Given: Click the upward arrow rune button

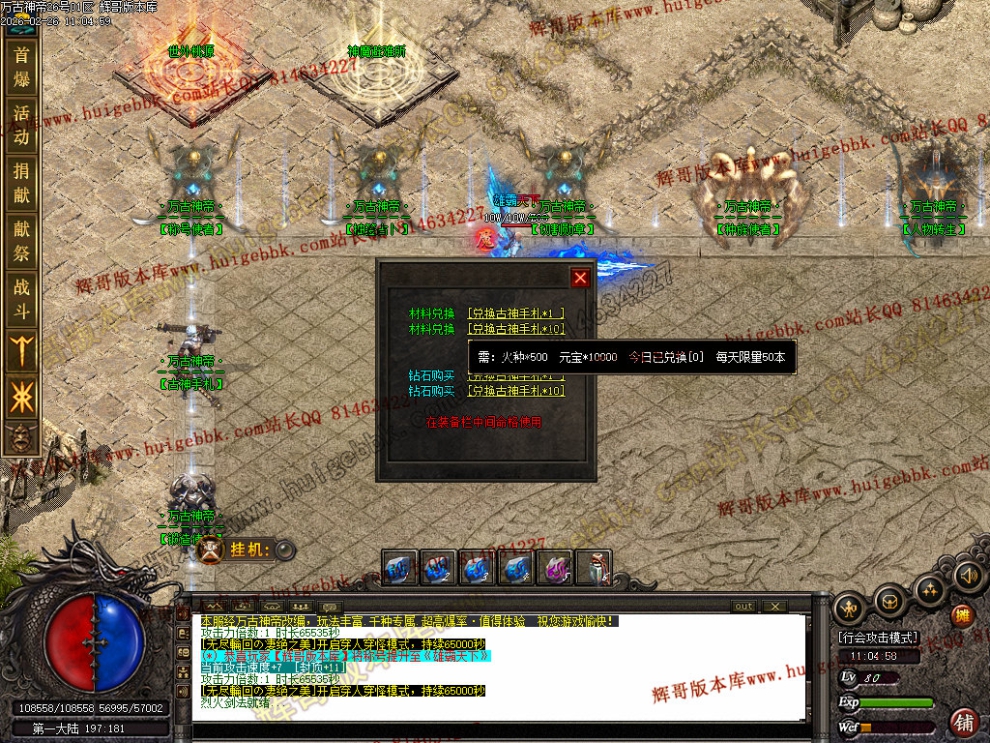Looking at the screenshot, I should (20, 352).
